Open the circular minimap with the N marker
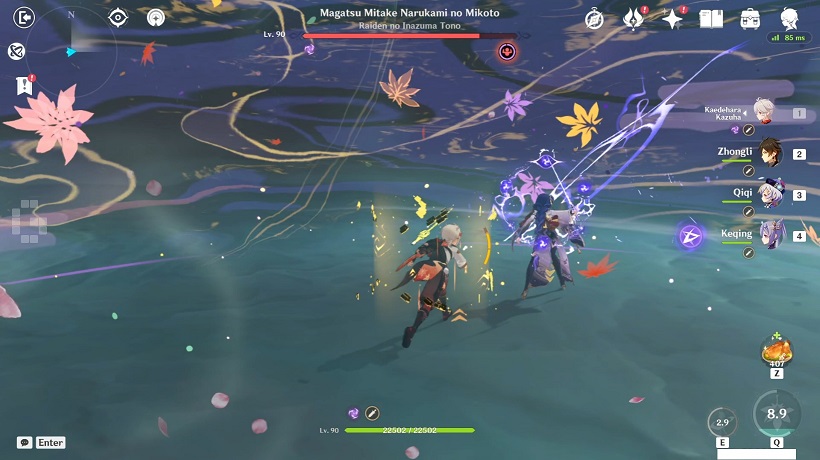Image resolution: width=820 pixels, height=460 pixels. 72,50
